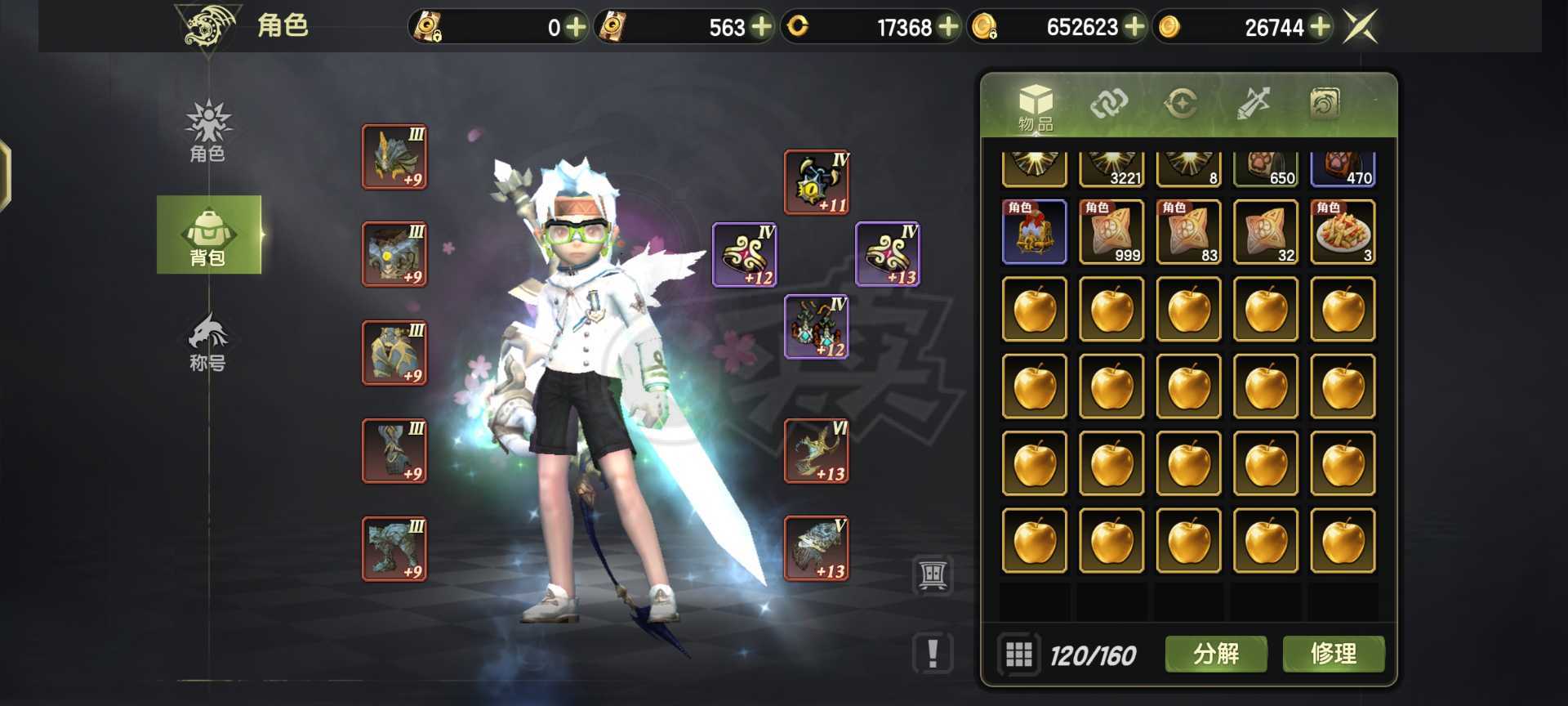Select the pouch item stack of 999
This screenshot has height=706, width=1568.
1111,232
